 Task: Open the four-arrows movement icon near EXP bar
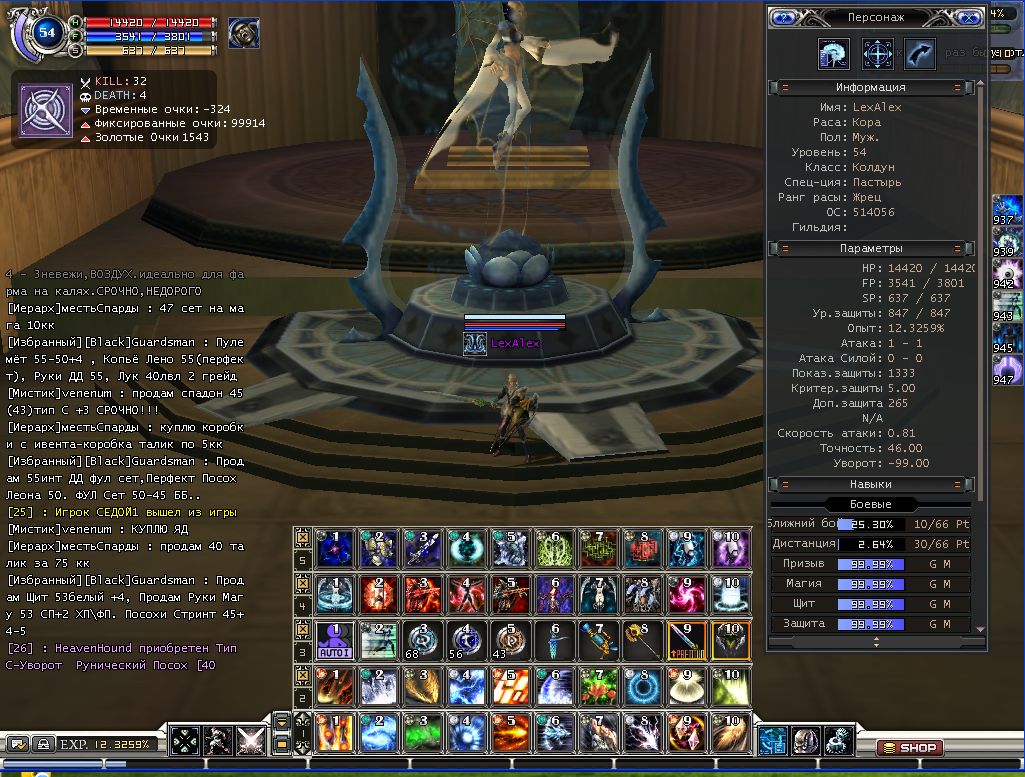(x=185, y=741)
